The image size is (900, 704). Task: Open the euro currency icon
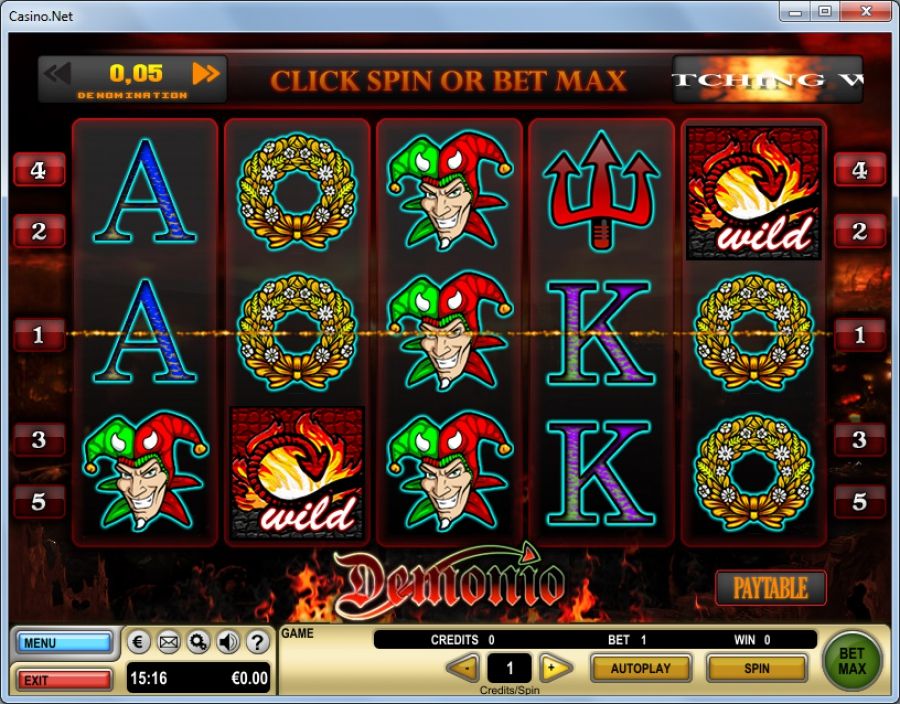click(x=140, y=642)
